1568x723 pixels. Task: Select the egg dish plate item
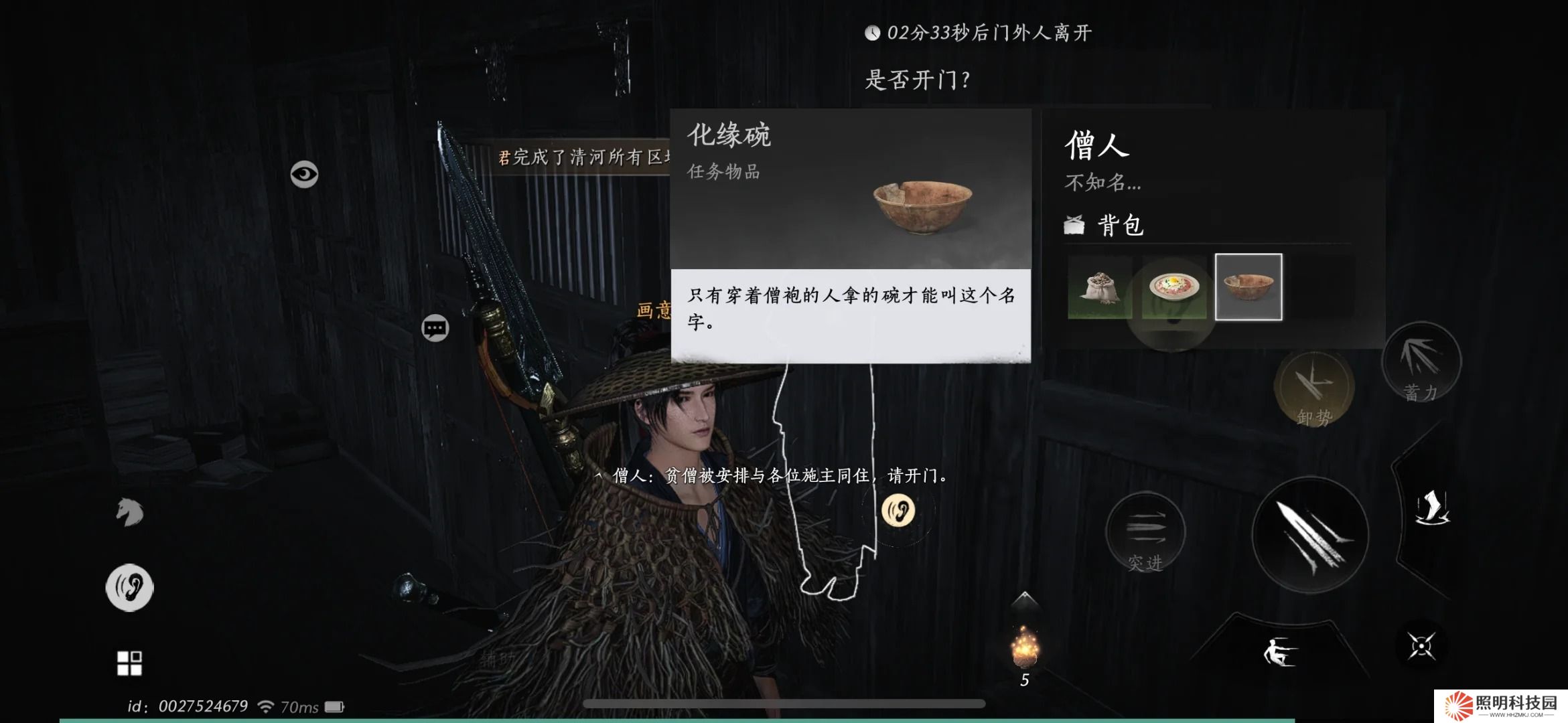pyautogui.click(x=1173, y=287)
